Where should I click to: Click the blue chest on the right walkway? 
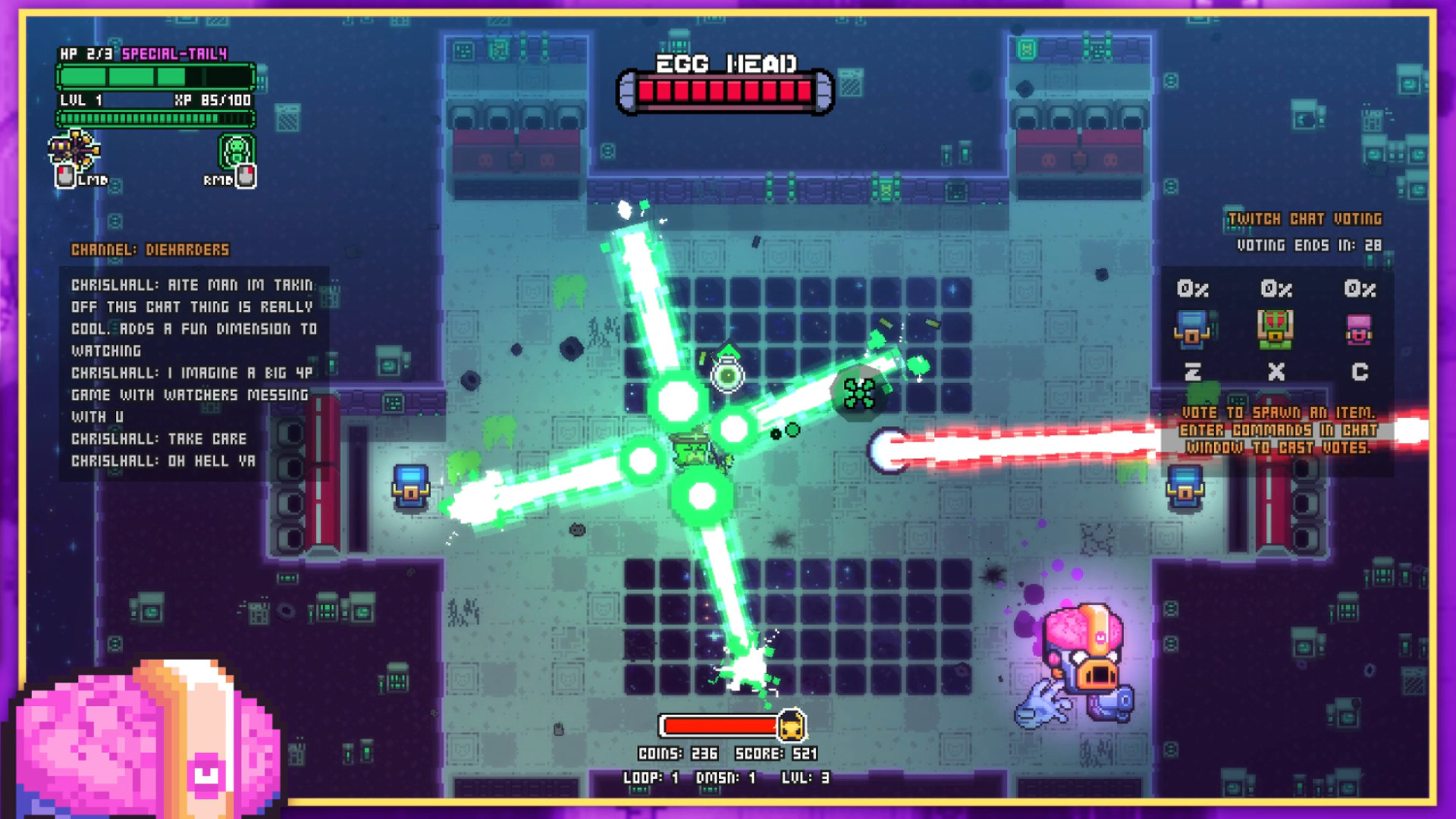(x=1183, y=486)
